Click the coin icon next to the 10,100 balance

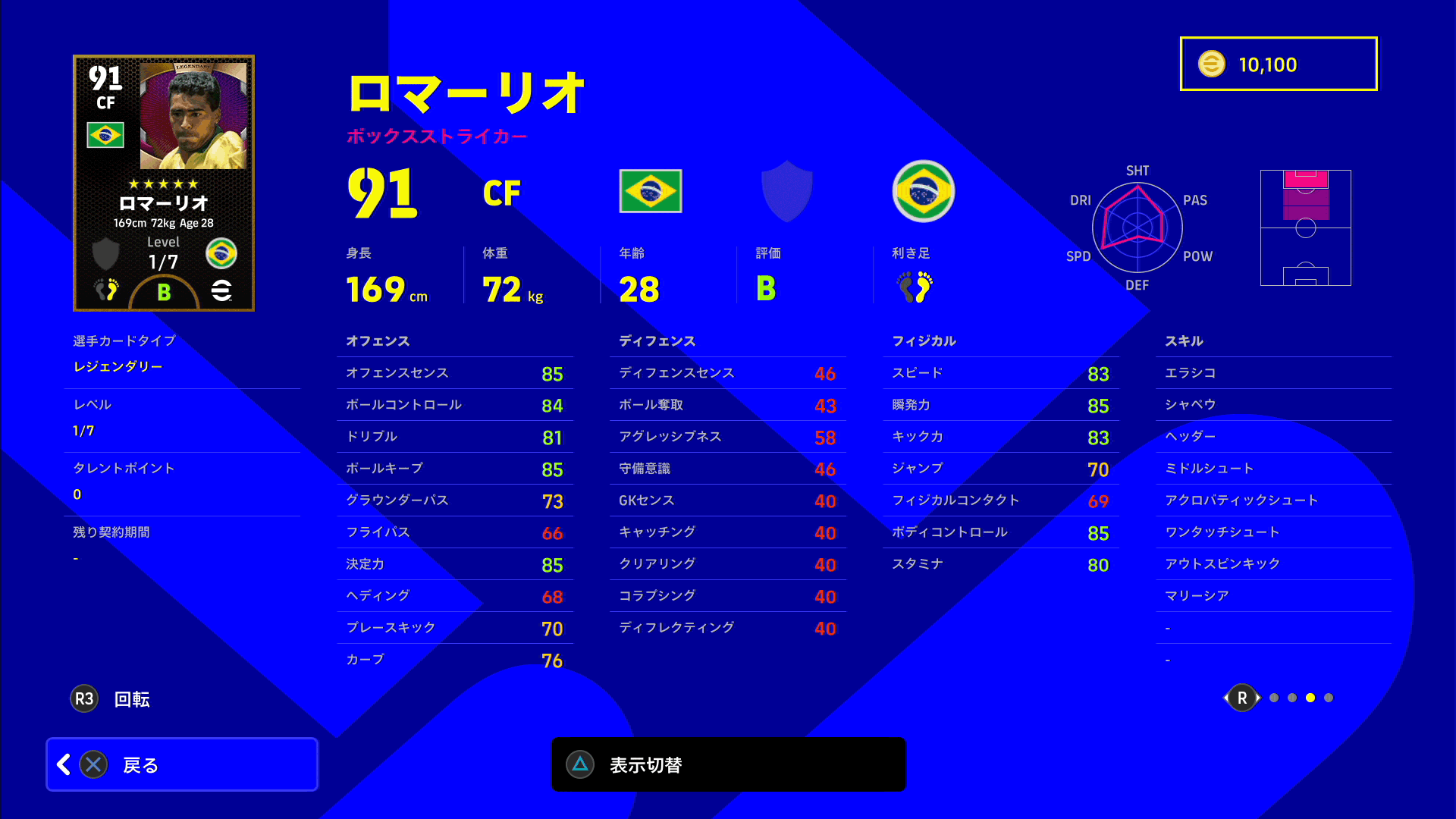pos(1213,64)
